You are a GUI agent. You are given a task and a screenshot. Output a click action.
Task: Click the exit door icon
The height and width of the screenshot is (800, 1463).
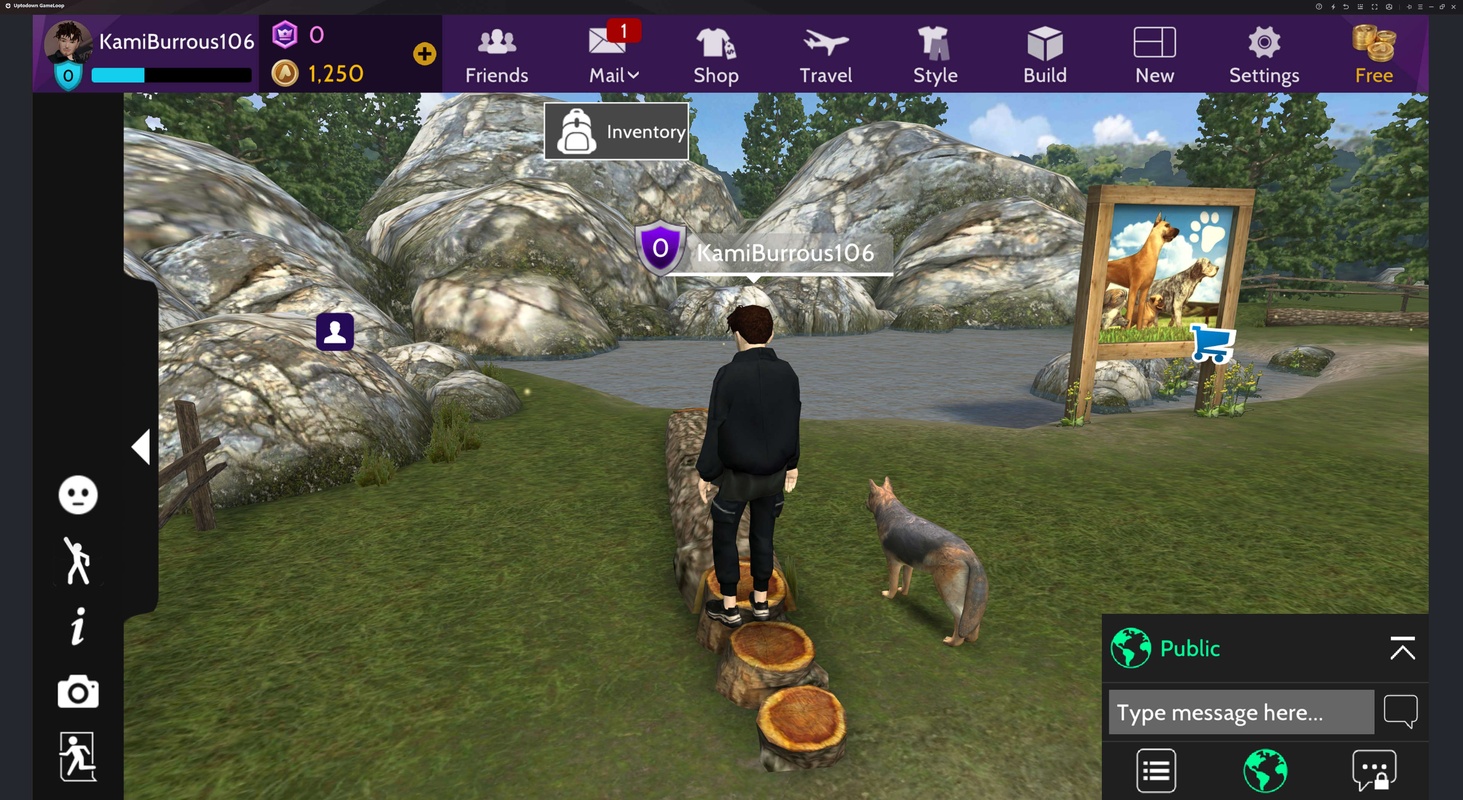tap(78, 756)
